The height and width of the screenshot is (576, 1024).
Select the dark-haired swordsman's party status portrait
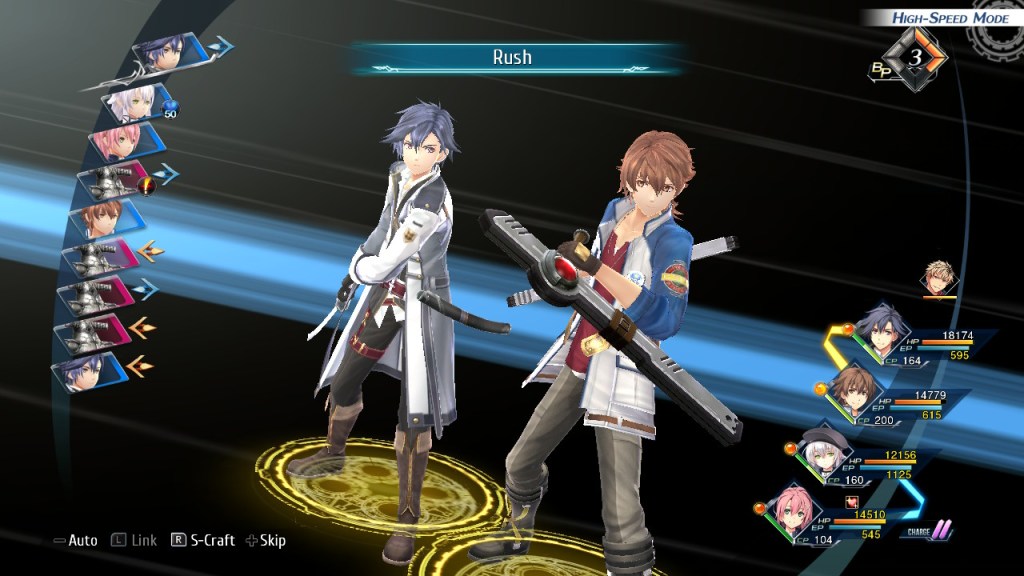point(882,336)
